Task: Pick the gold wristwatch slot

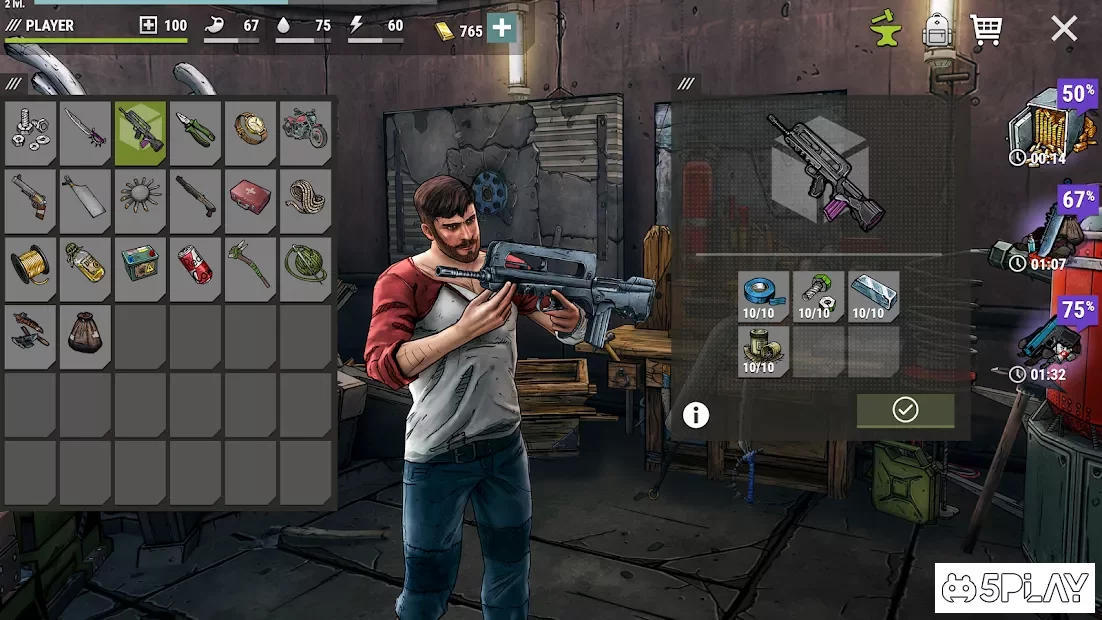Action: (250, 133)
